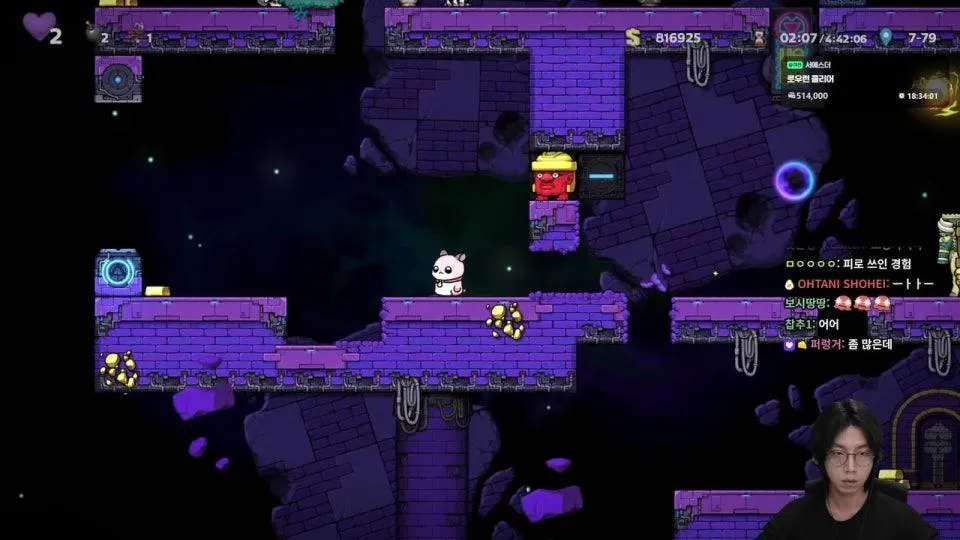The height and width of the screenshot is (540, 960).
Task: Click the rope icon in the HUD
Action: 136,34
